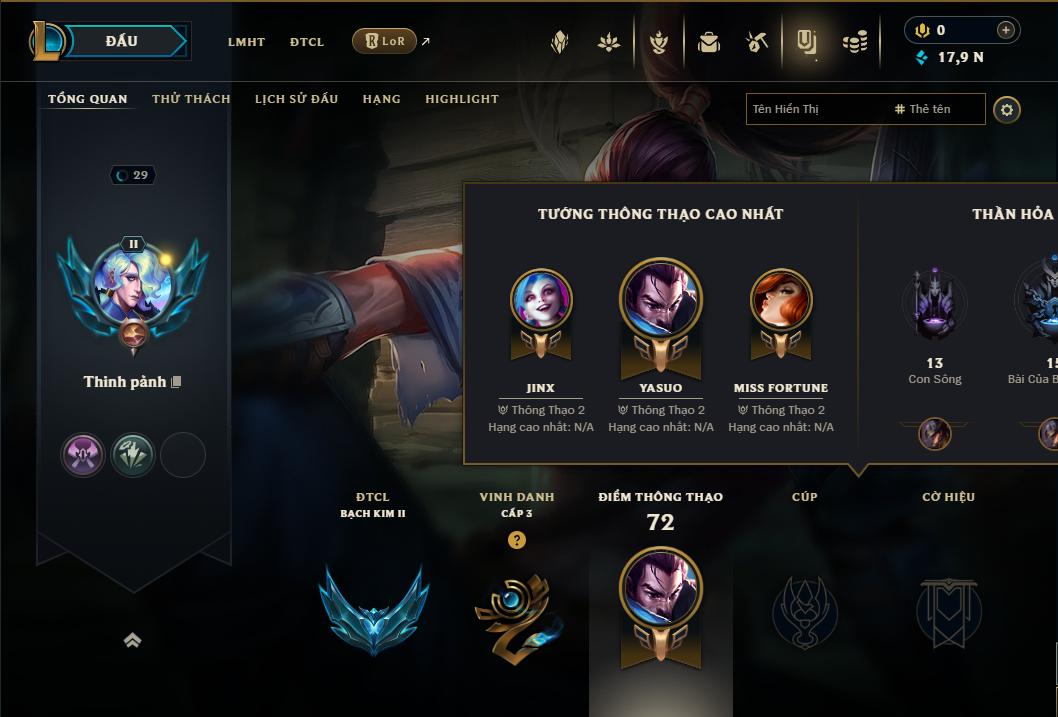Expand the profile banner arrow

pyautogui.click(x=132, y=641)
